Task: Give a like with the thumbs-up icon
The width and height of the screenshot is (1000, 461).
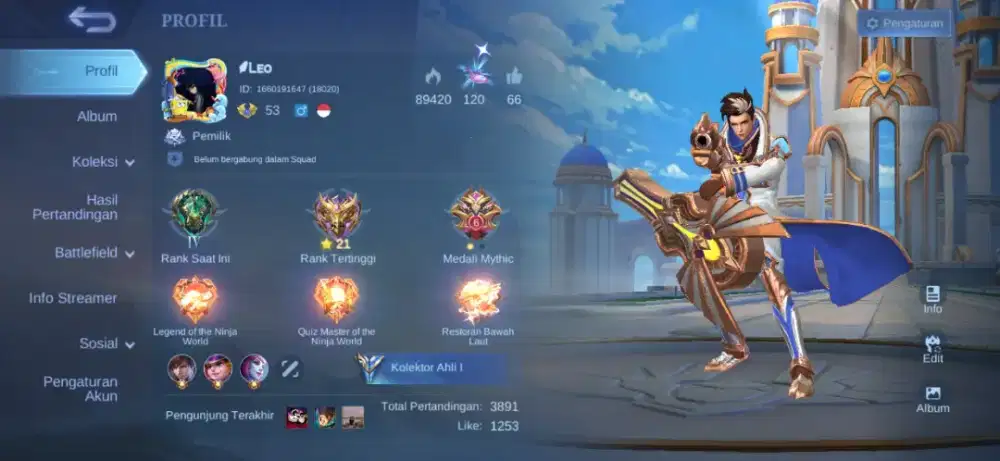Action: tap(514, 76)
